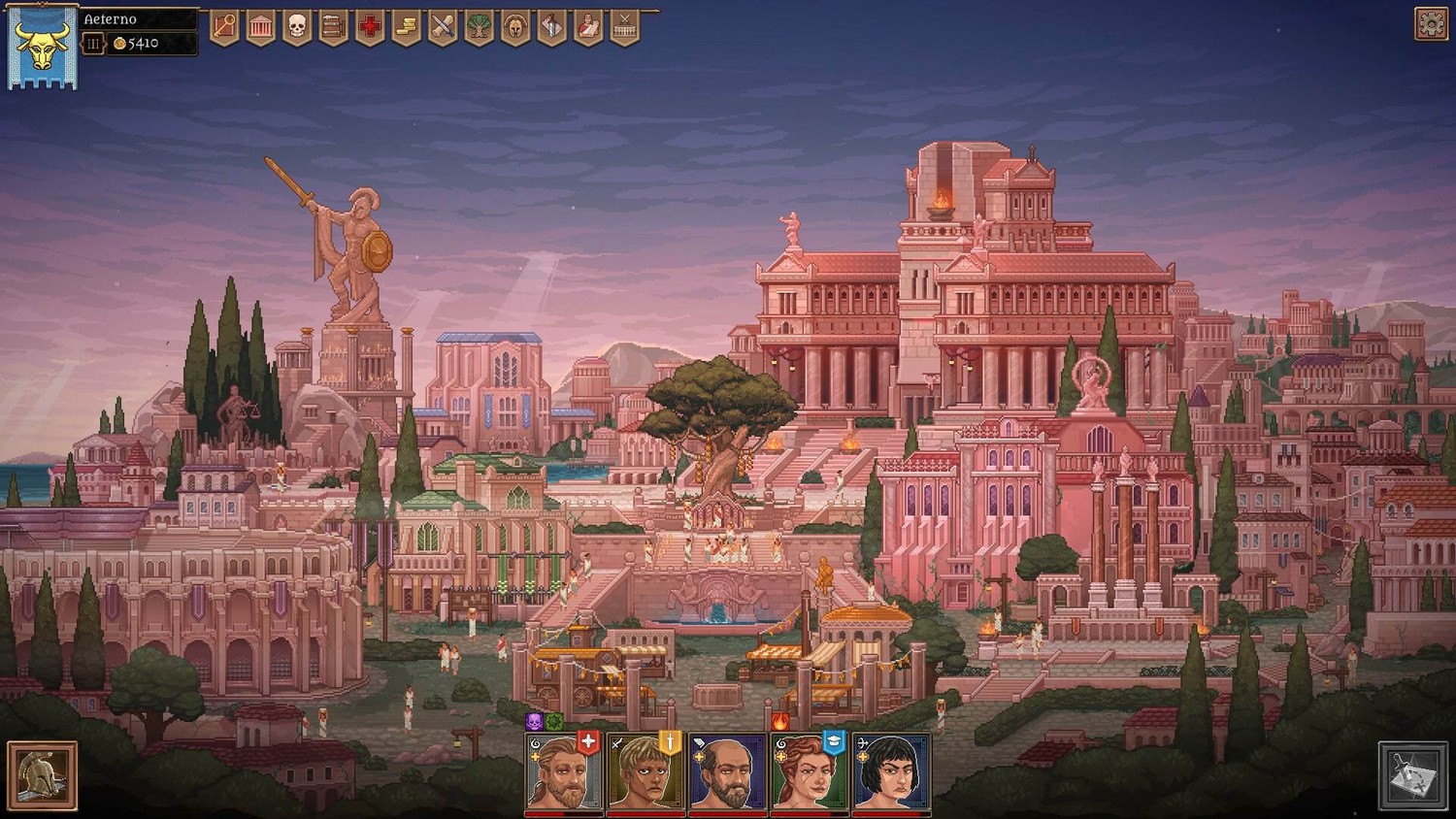Open the hammer crafting banner

[551, 27]
